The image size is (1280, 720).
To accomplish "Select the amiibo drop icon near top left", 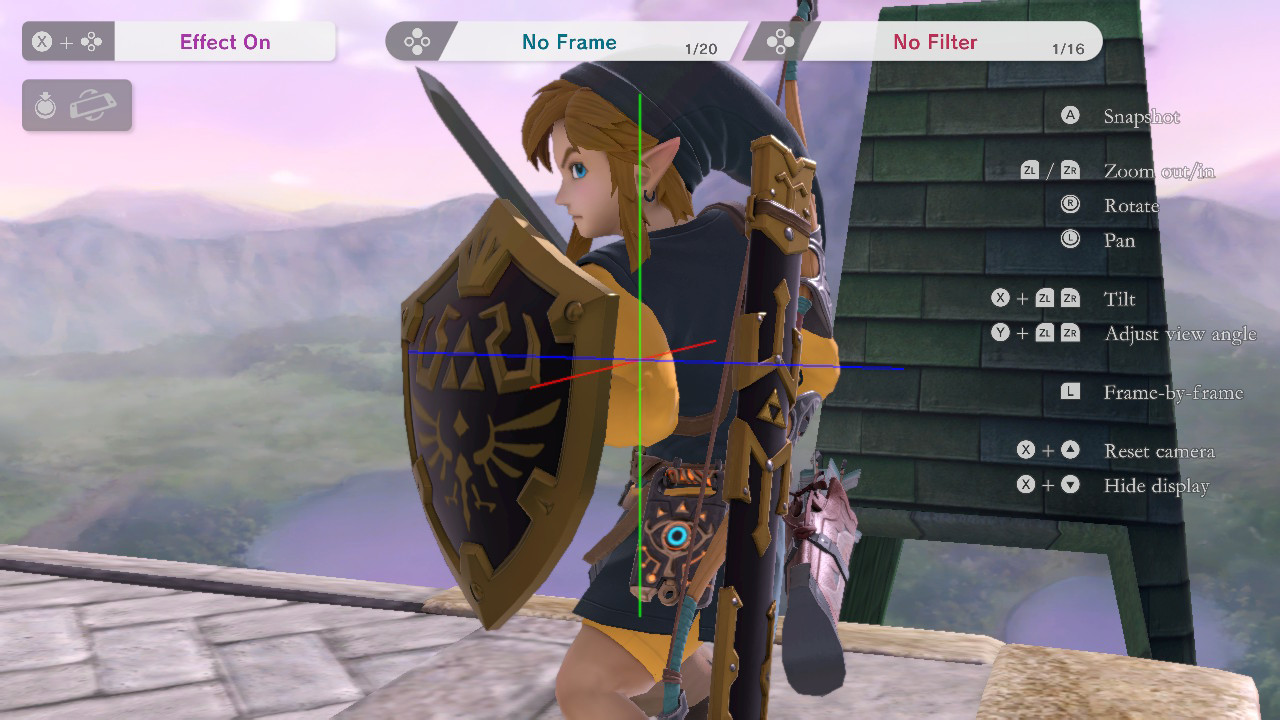I will click(44, 104).
